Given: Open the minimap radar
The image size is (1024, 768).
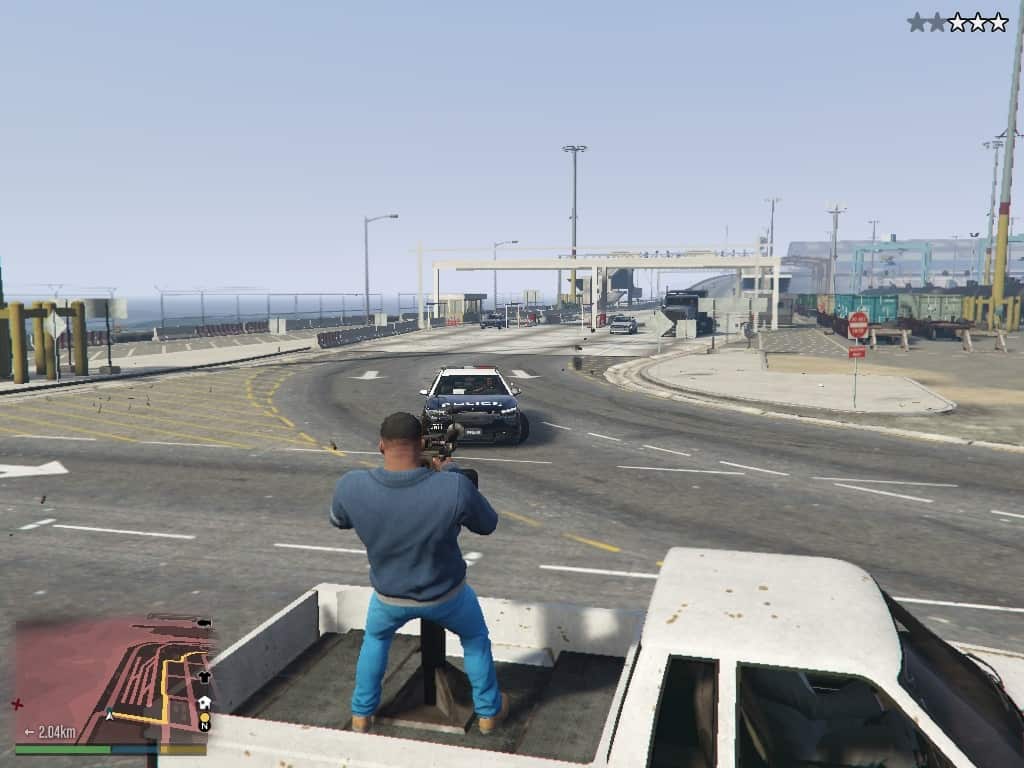Looking at the screenshot, I should tap(110, 680).
